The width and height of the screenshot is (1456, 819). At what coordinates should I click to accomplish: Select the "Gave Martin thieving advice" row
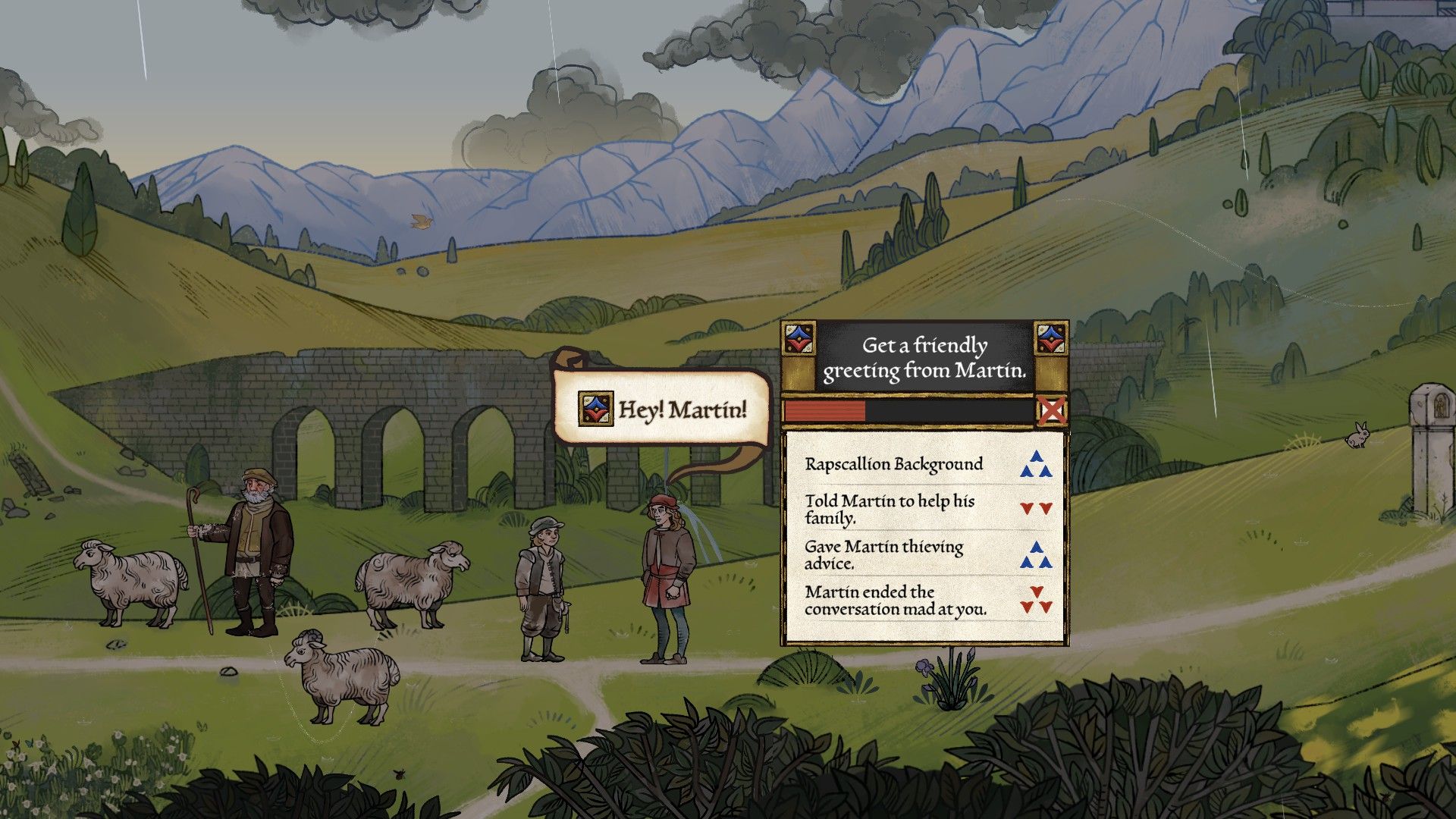925,554
